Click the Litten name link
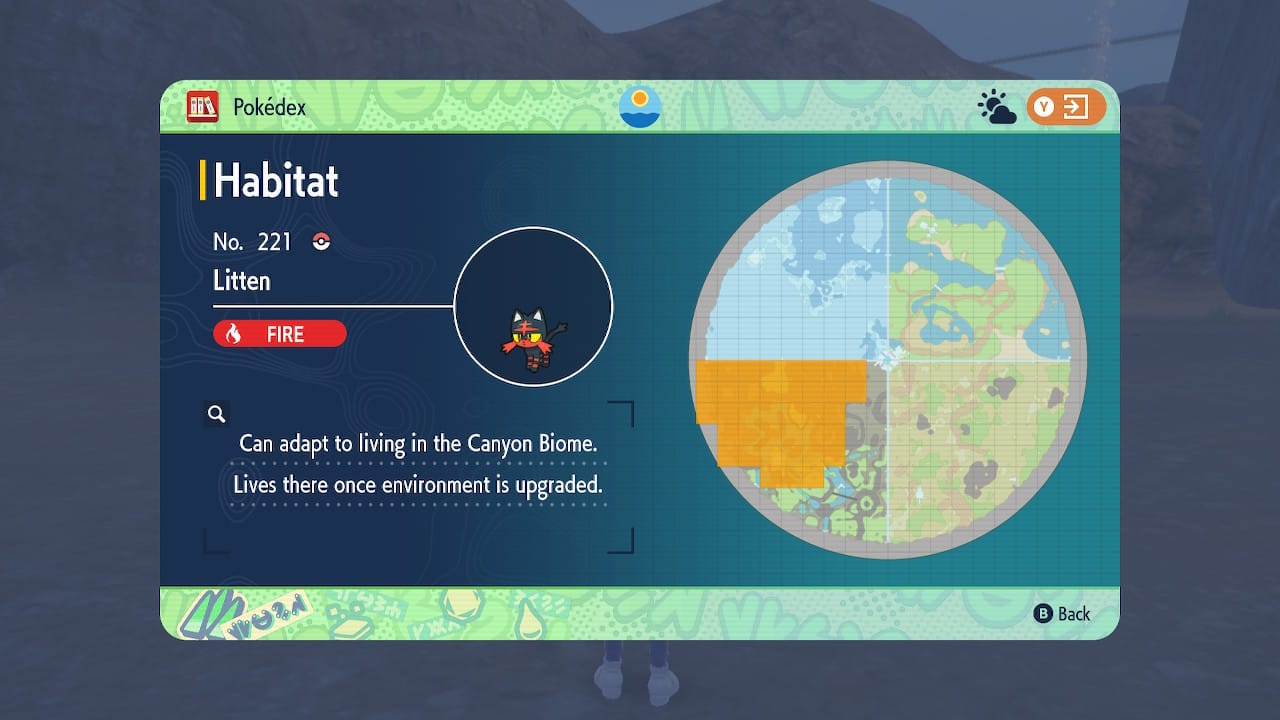This screenshot has width=1280, height=720. click(x=243, y=281)
